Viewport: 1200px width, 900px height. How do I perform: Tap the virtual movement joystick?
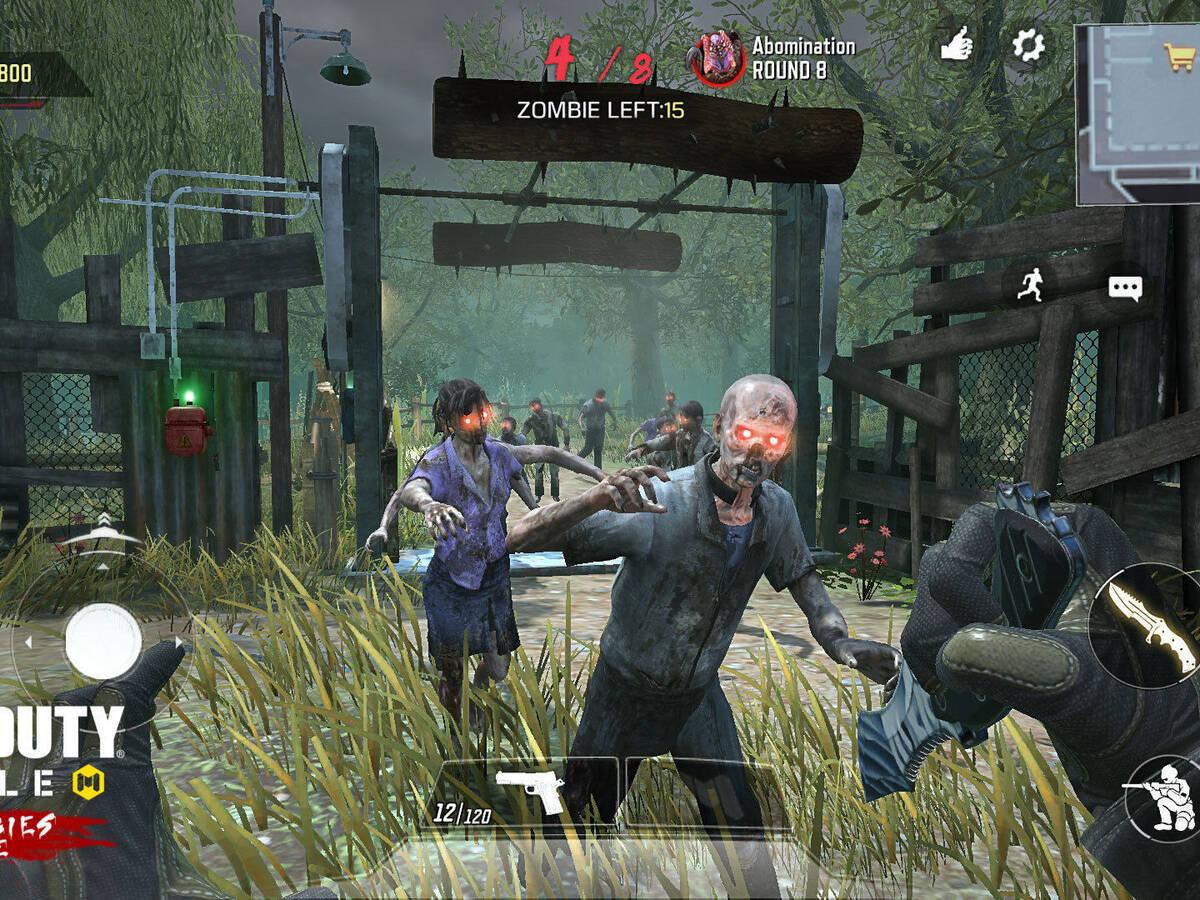[103, 641]
